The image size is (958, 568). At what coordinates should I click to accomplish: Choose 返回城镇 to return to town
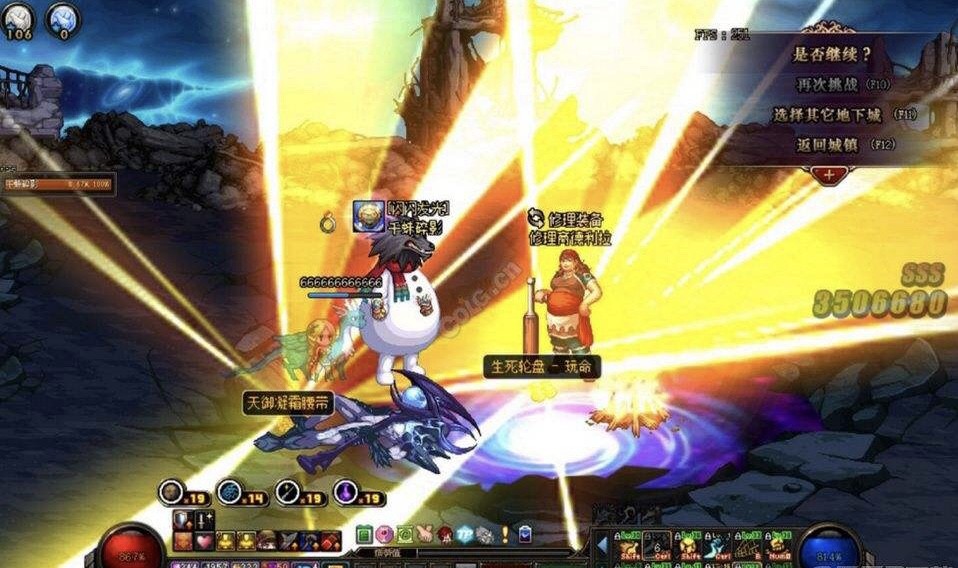831,144
